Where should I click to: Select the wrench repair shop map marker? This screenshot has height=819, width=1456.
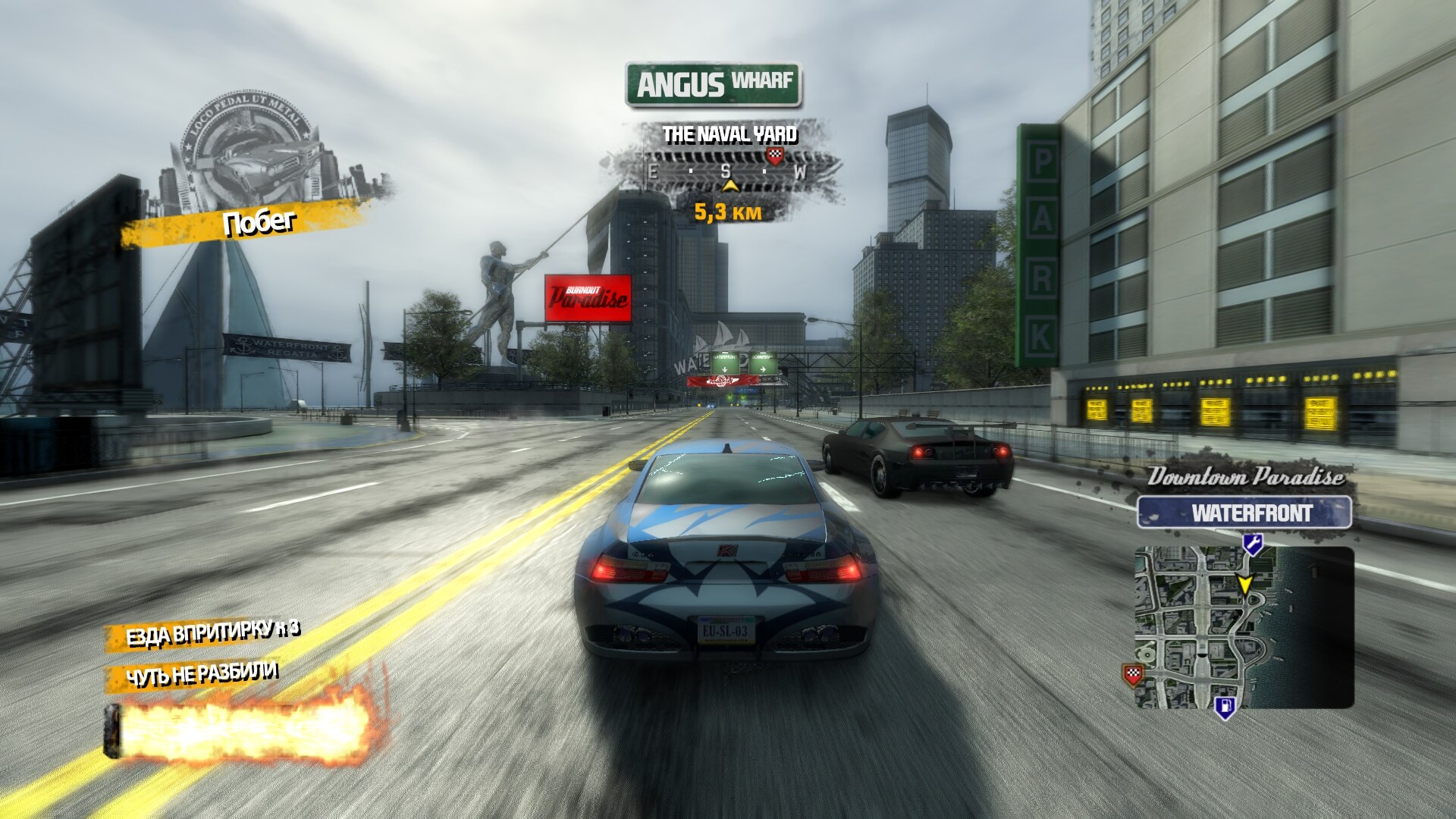click(x=1252, y=543)
